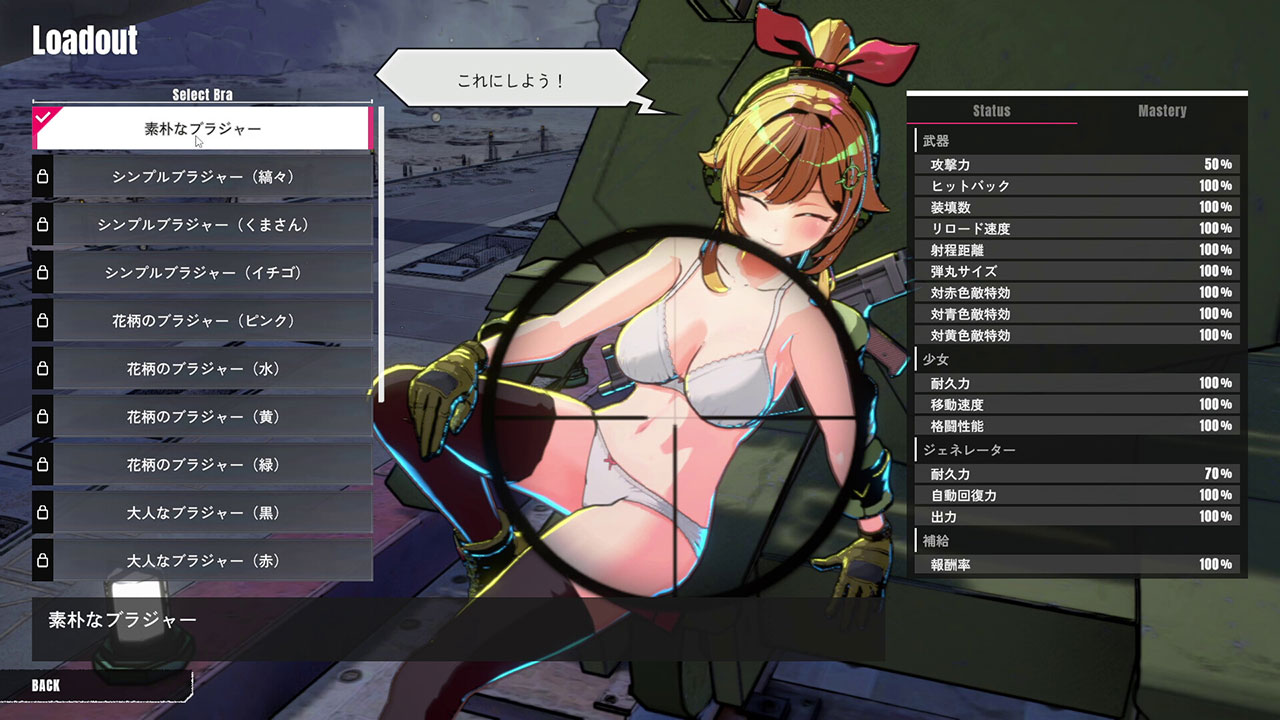
Task: Choose 花柄のブラジャー（ピンク） entry
Action: 203,321
